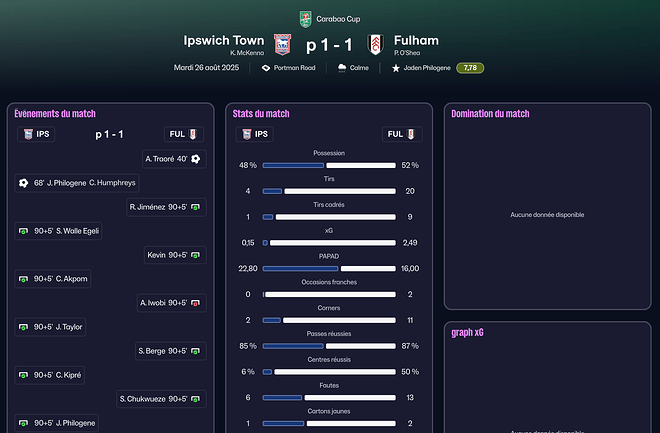The image size is (660, 433).
Task: Open the Carabao Cup competition link
Action: (x=329, y=18)
